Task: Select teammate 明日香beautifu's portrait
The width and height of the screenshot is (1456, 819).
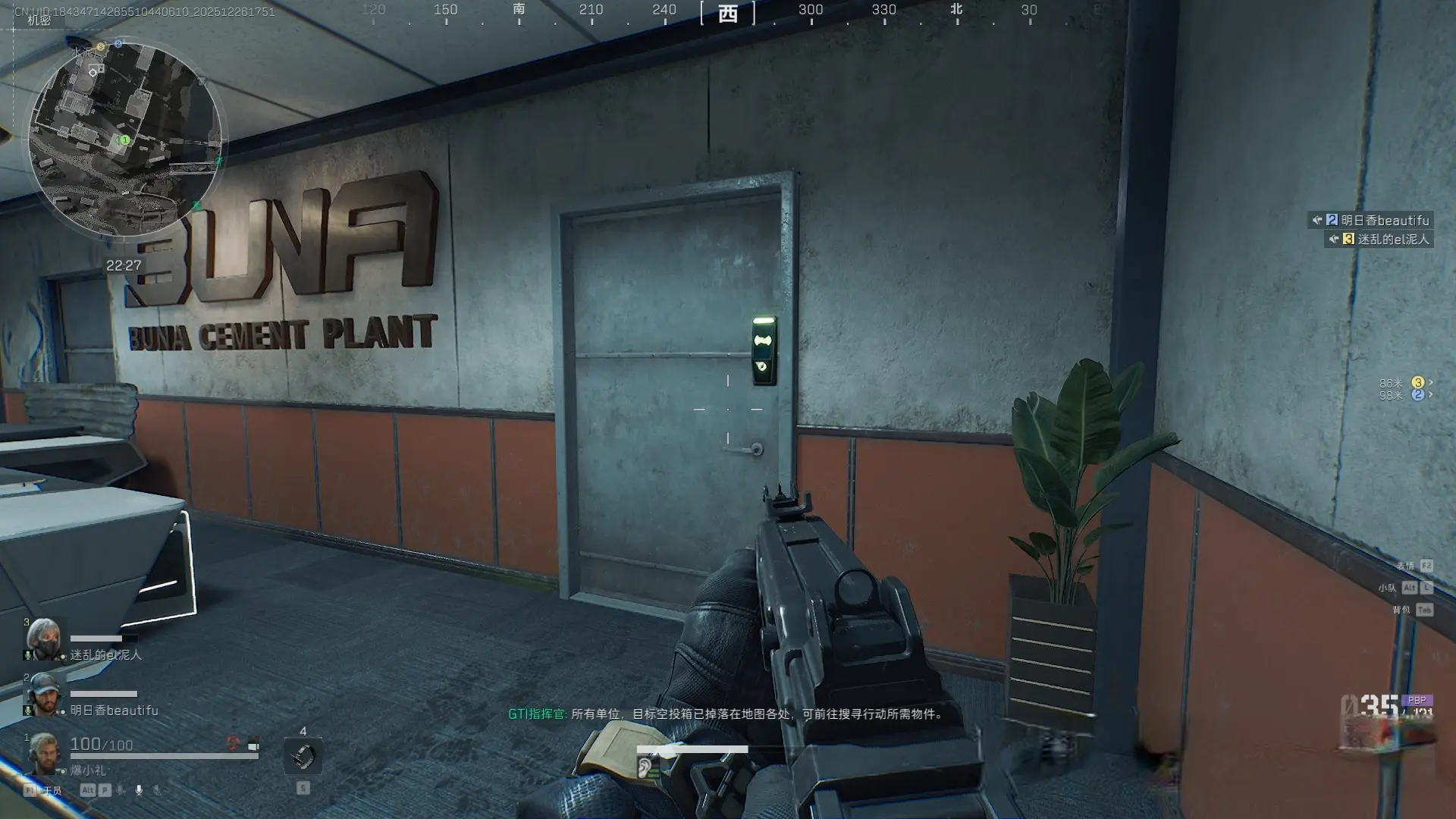Action: pos(43,694)
